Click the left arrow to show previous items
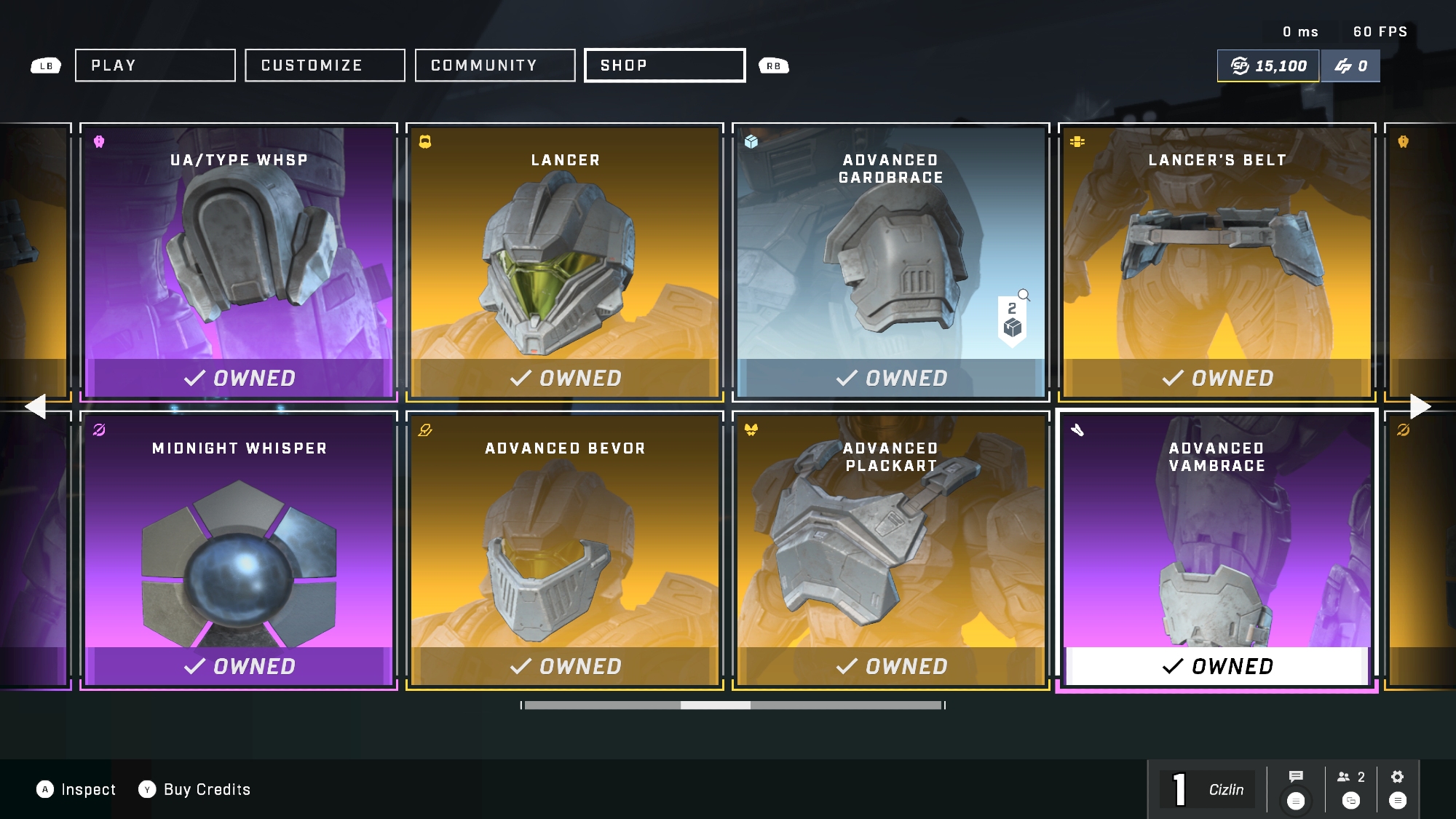Image resolution: width=1456 pixels, height=819 pixels. click(x=35, y=406)
